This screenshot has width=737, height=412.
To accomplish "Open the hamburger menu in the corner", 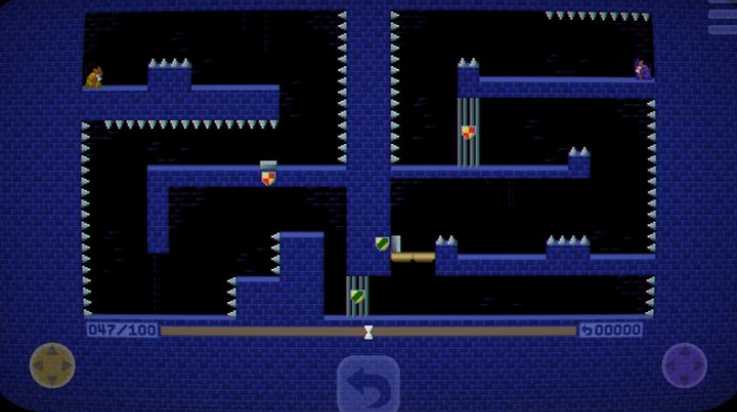I will [x=721, y=17].
